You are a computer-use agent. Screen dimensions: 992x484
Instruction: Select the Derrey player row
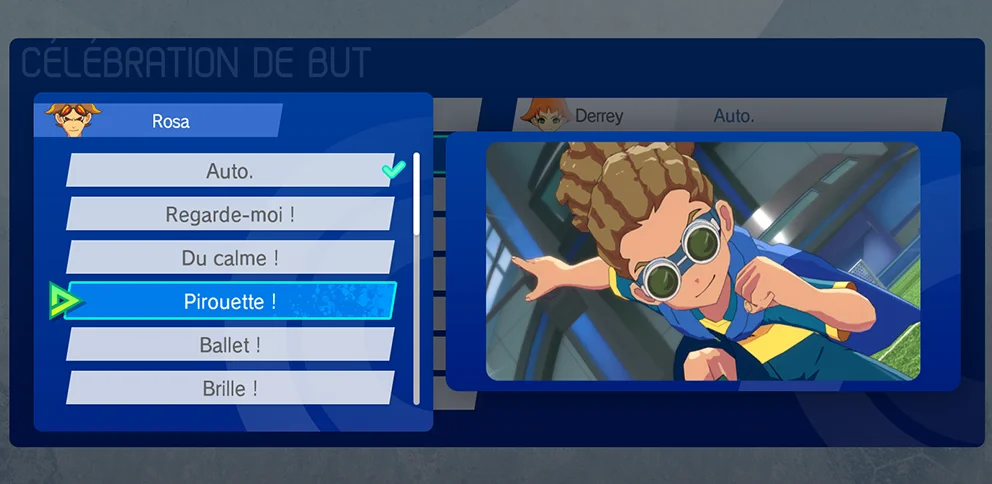(730, 116)
